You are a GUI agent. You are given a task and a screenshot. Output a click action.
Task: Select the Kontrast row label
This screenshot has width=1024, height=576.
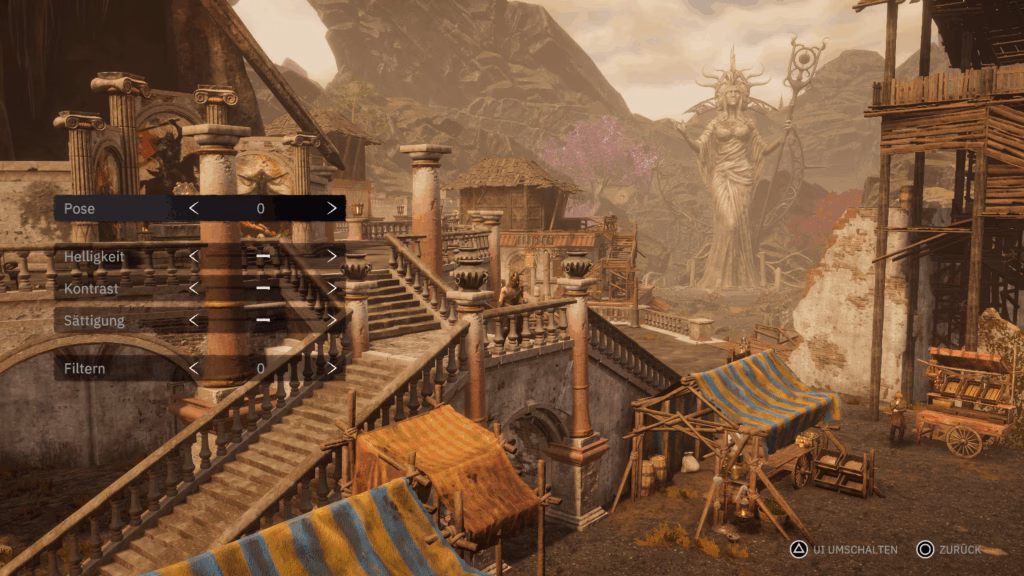(91, 289)
